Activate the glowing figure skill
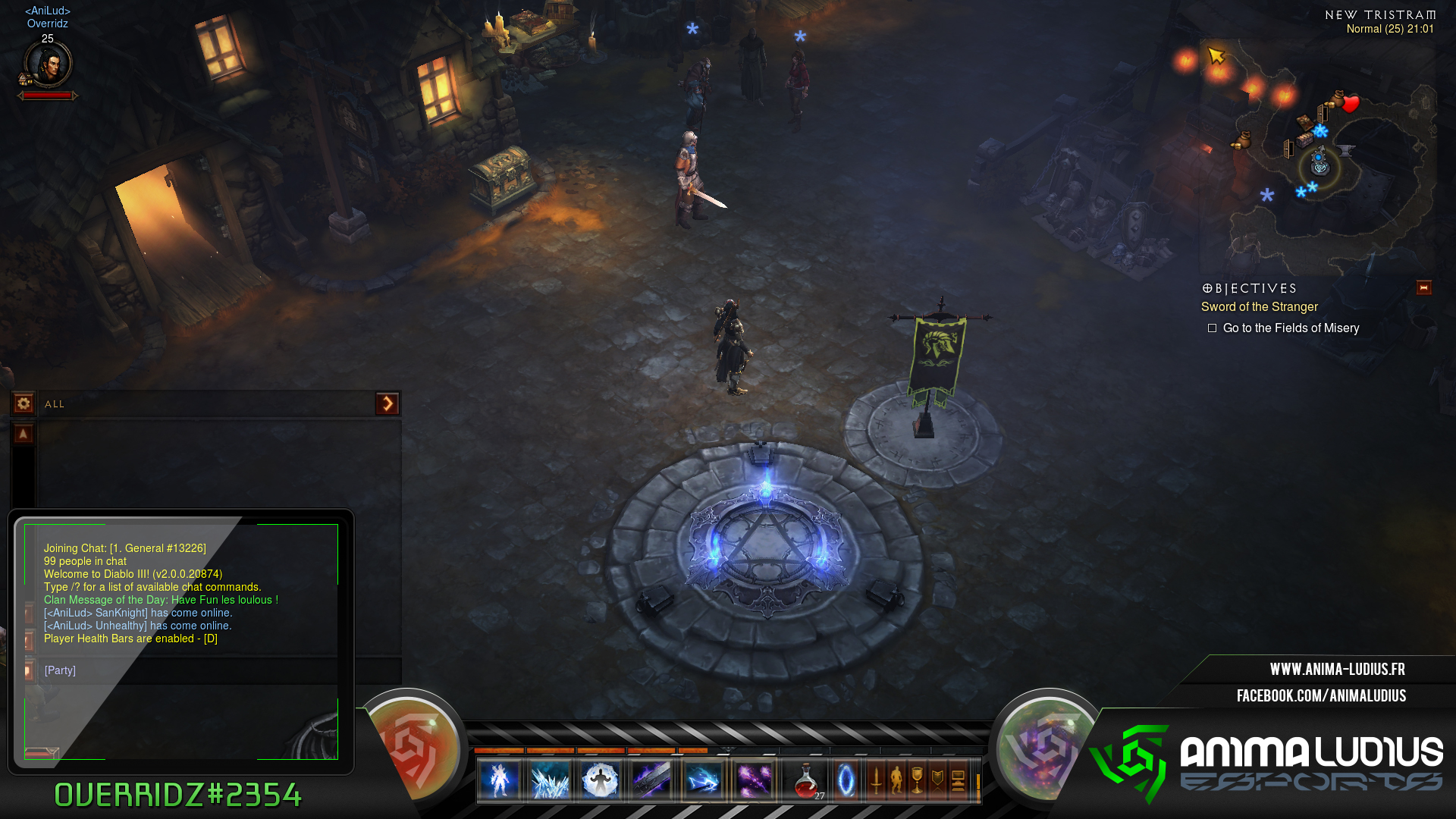1456x819 pixels. tap(499, 780)
